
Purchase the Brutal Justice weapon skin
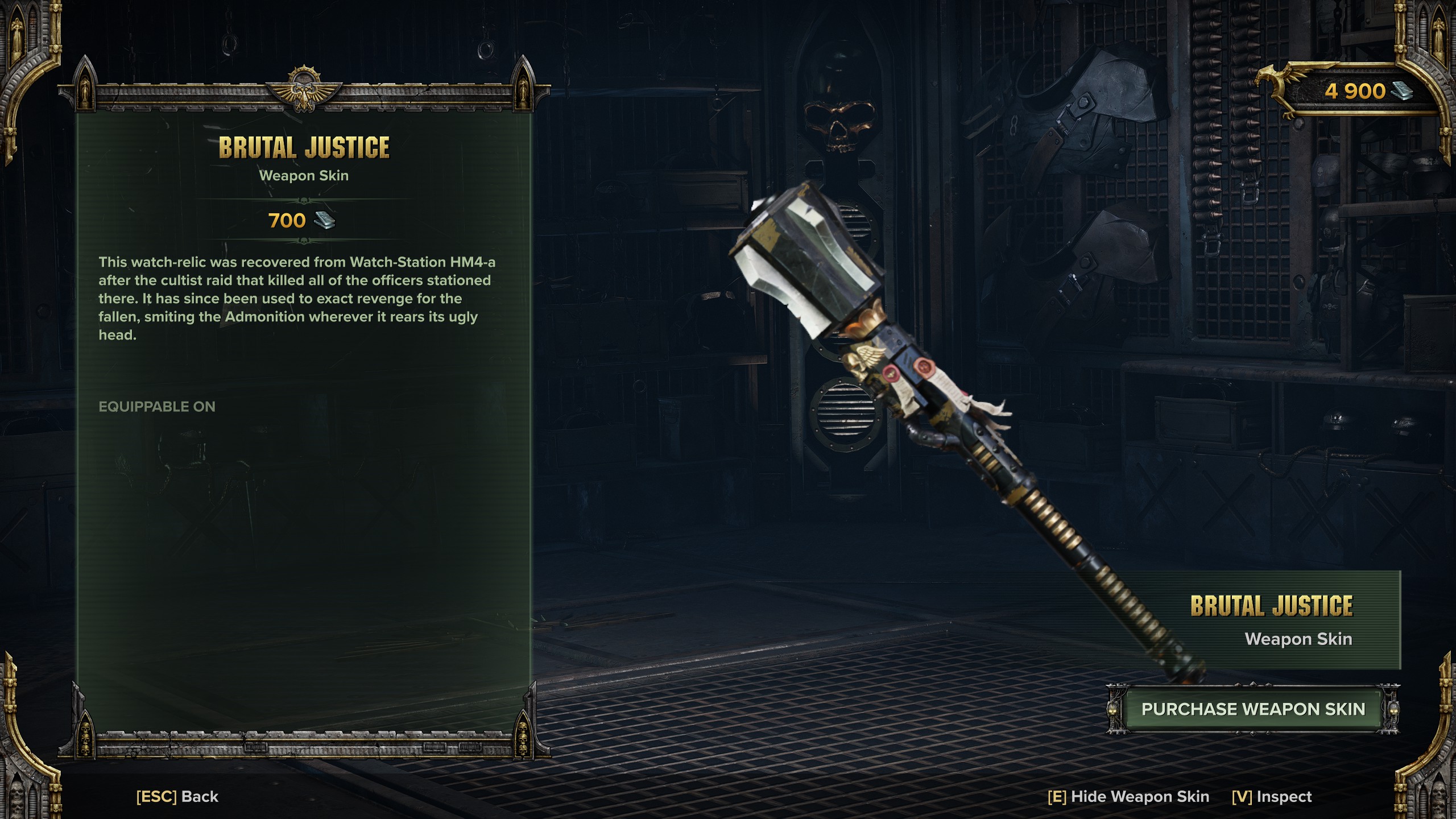point(1253,709)
